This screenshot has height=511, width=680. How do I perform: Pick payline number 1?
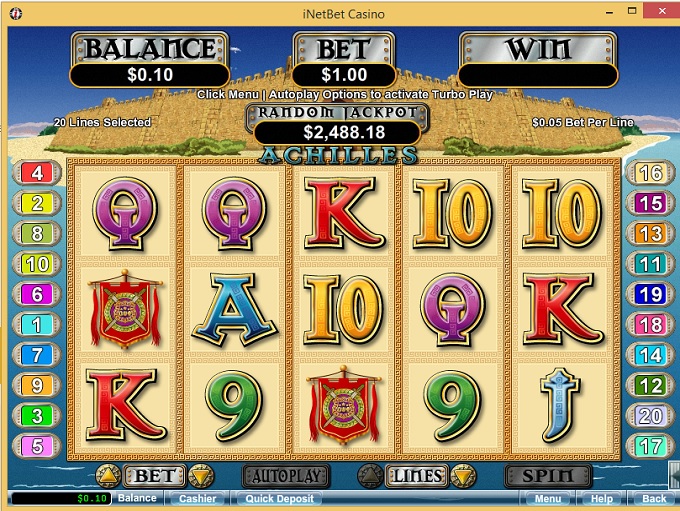click(38, 324)
